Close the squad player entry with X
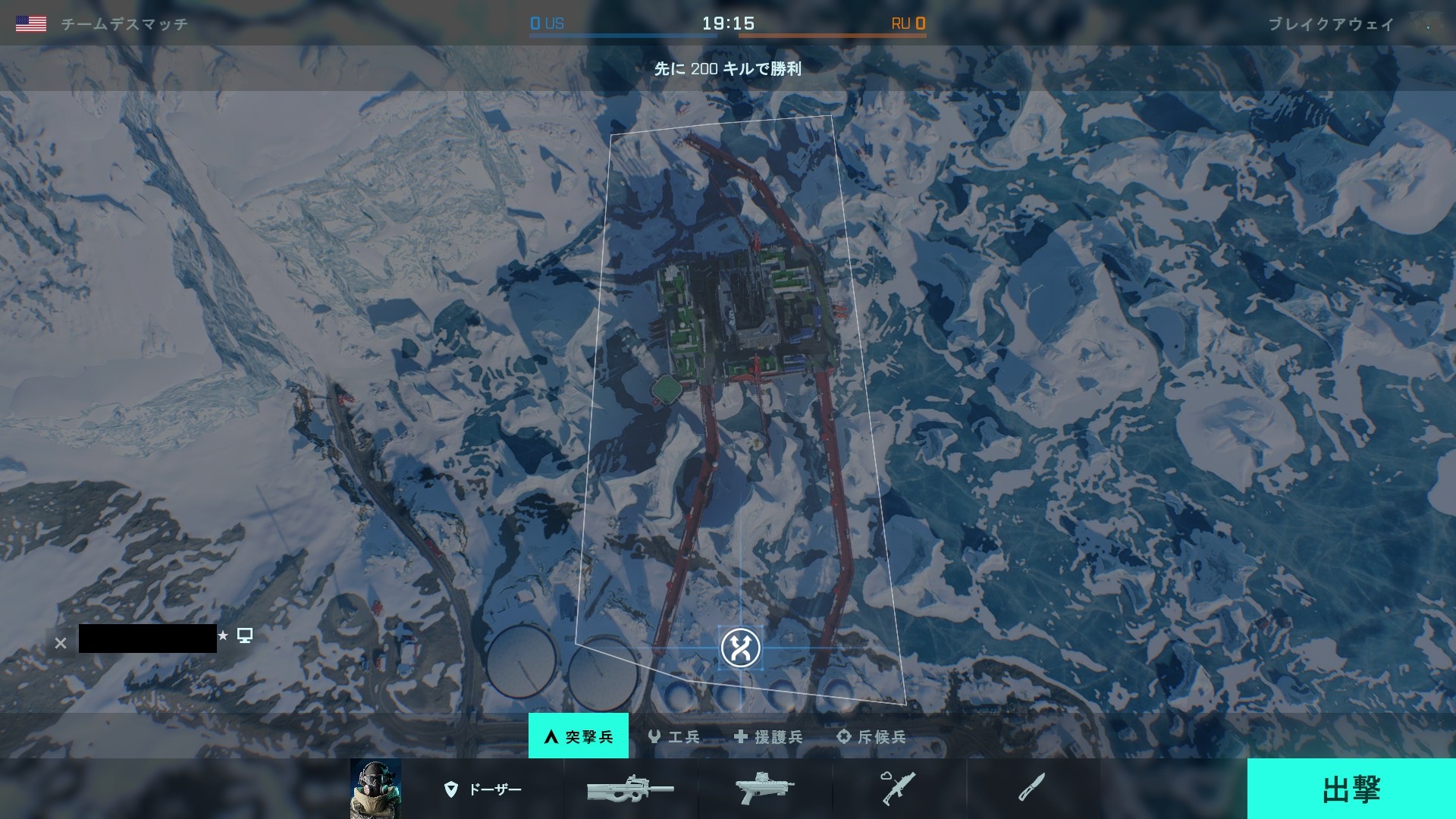 point(61,643)
